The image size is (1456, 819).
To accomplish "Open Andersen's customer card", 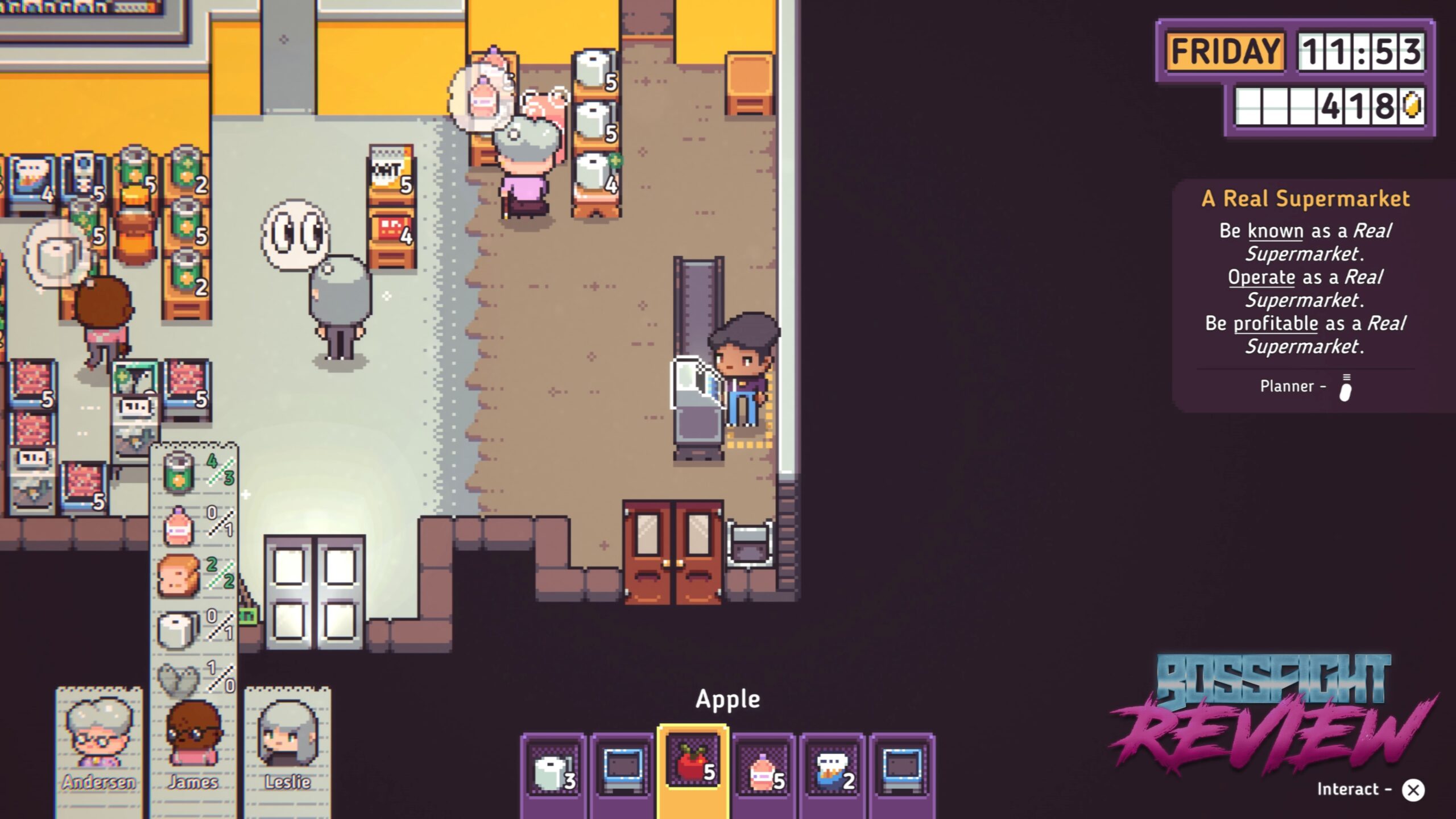I will (x=99, y=745).
